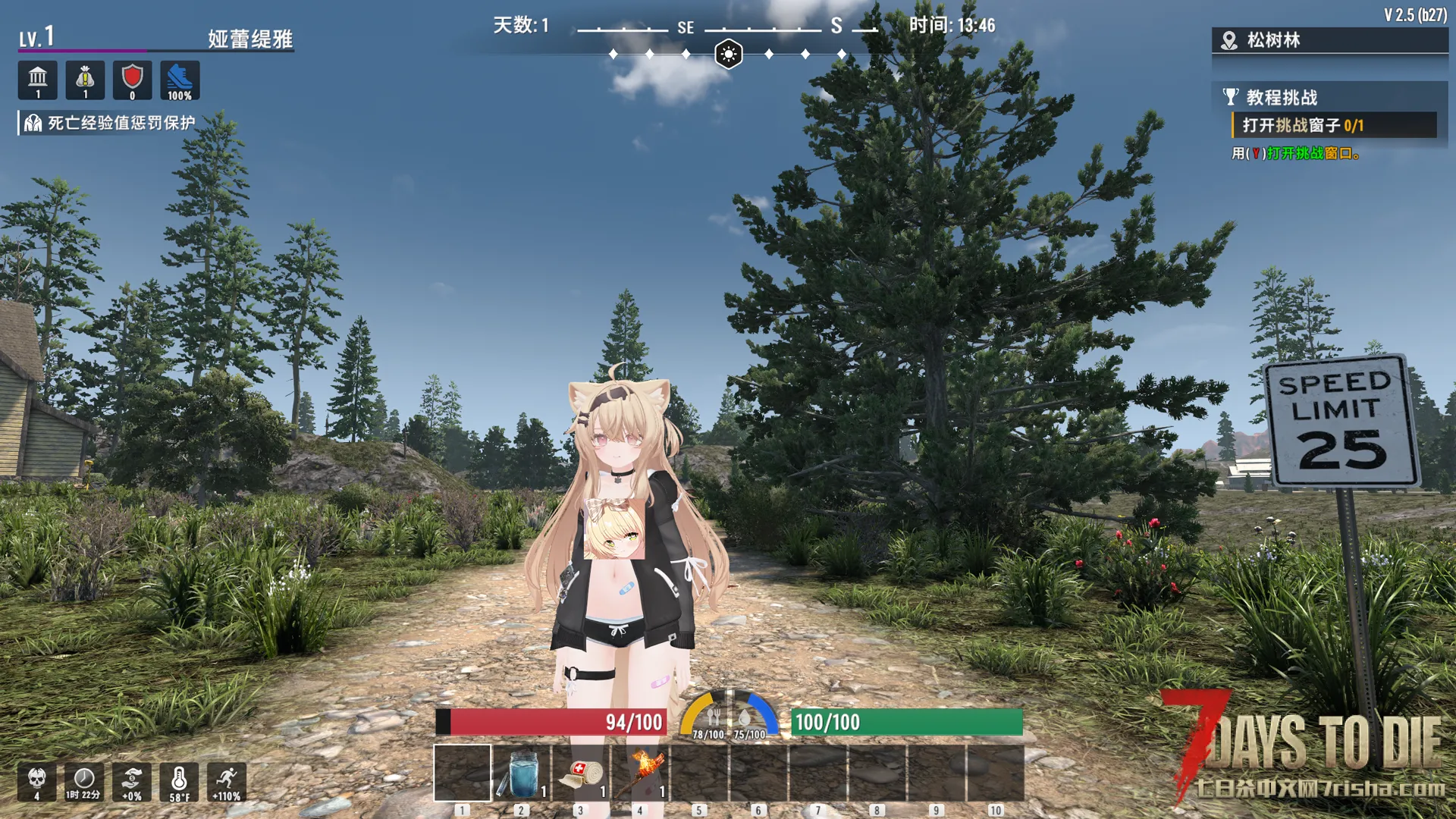1456x819 pixels.
Task: Click the bag with exclamation mark icon
Action: pyautogui.click(x=85, y=80)
